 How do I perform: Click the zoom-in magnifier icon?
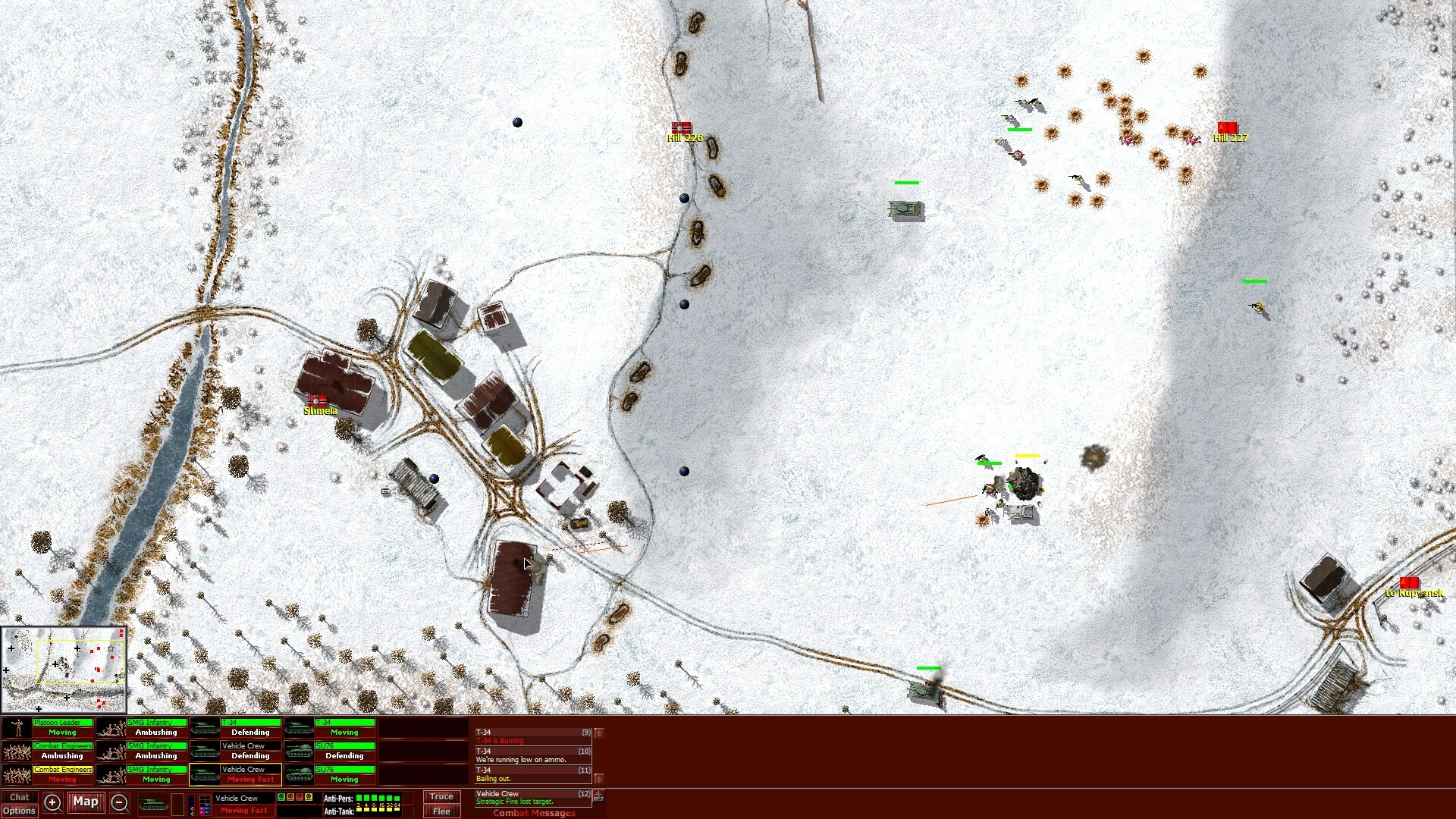pyautogui.click(x=53, y=802)
